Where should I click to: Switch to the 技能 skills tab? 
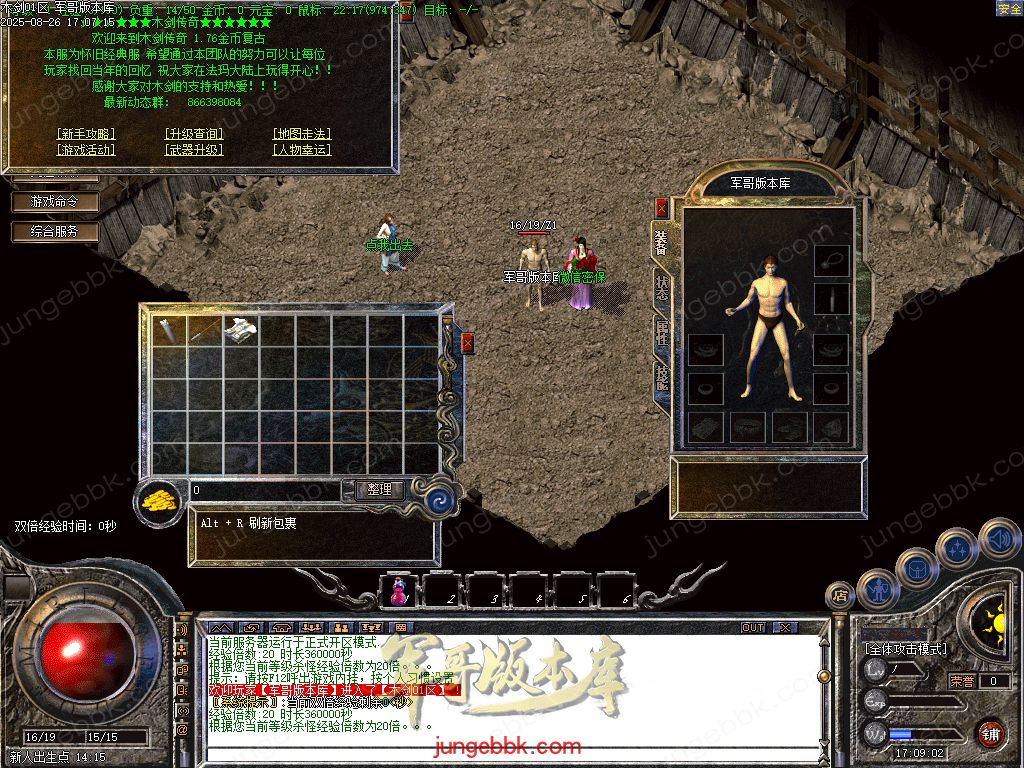pyautogui.click(x=661, y=379)
